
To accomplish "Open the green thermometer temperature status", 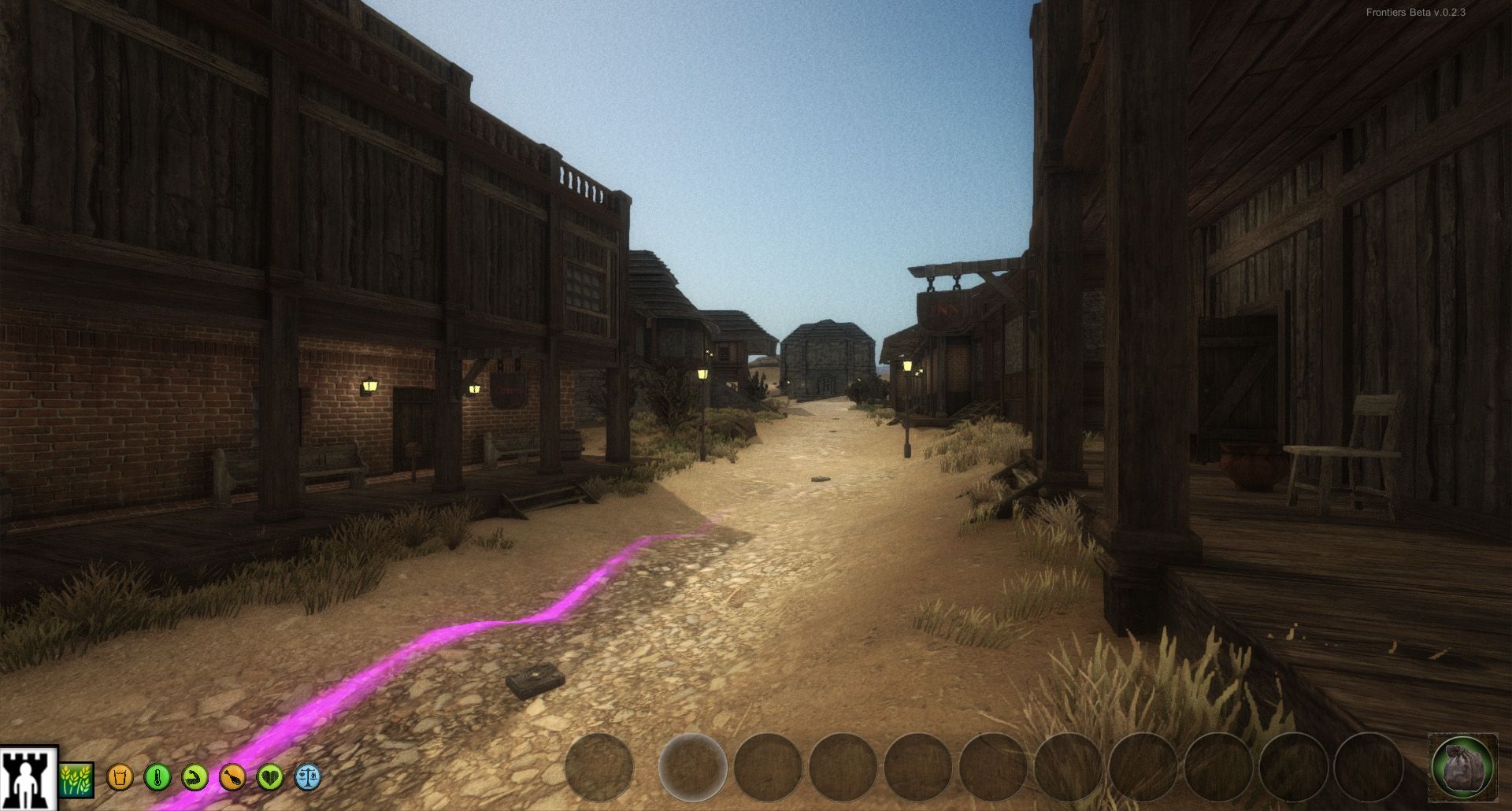I will point(157,778).
